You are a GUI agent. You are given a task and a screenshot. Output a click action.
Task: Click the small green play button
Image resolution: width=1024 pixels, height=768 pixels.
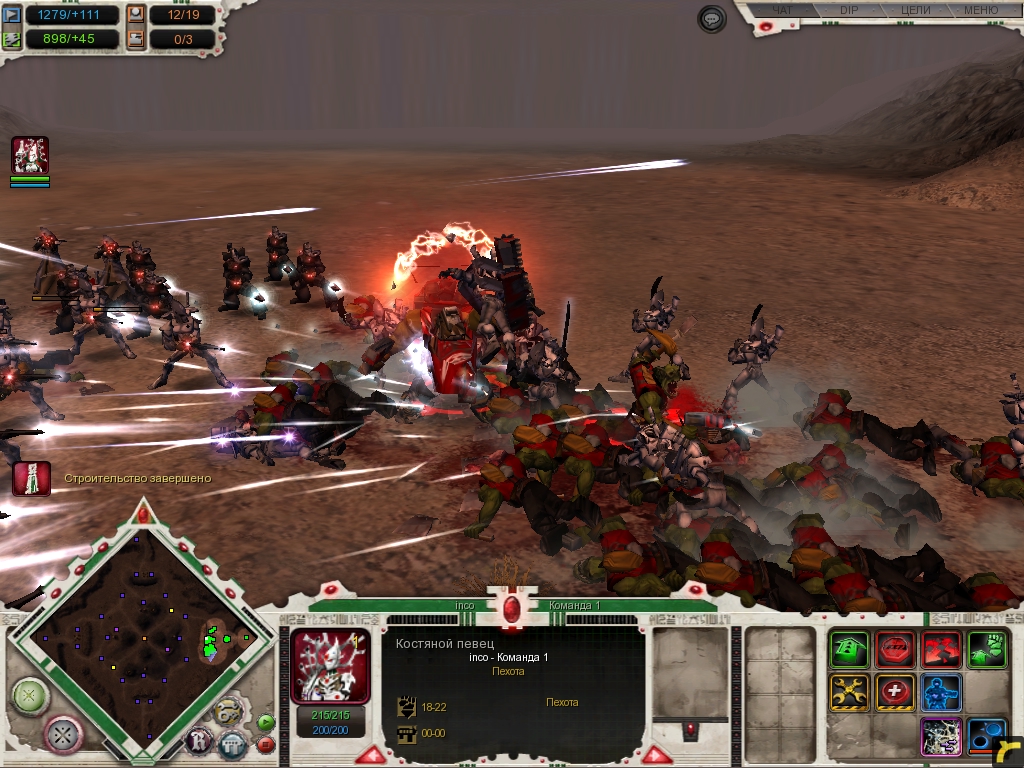coord(265,721)
